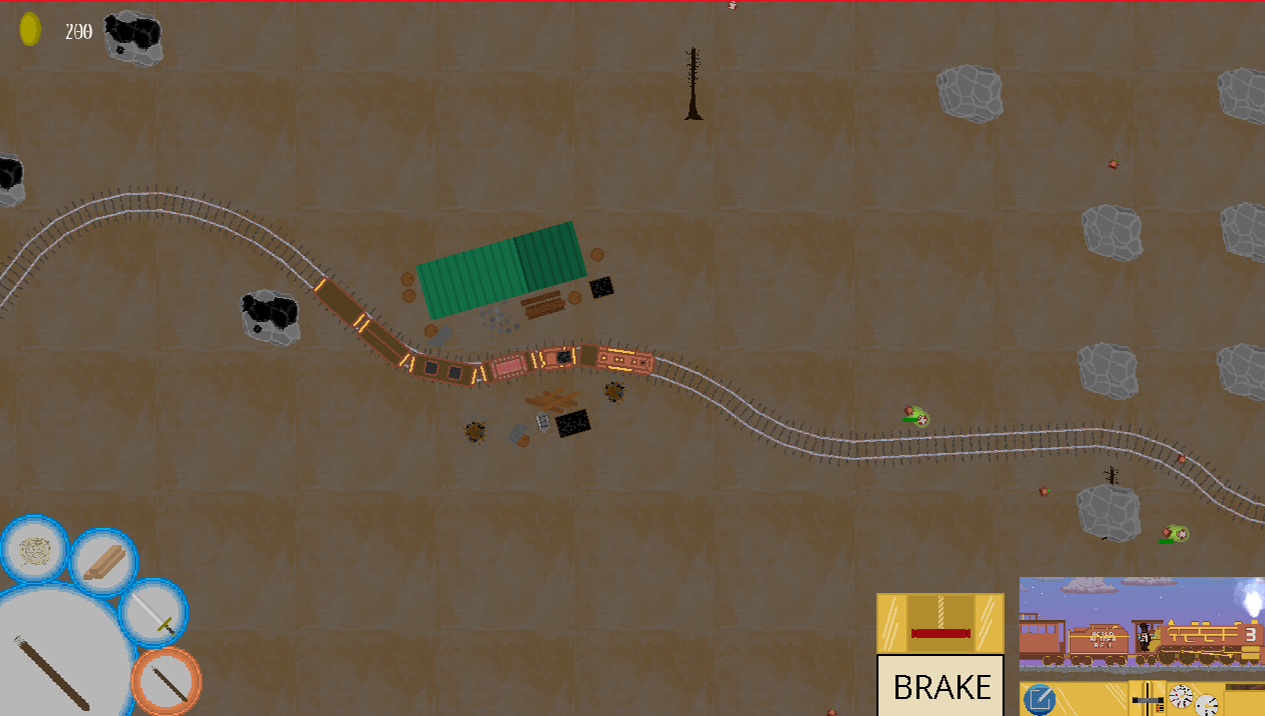Viewport: 1265px width, 716px height.
Task: Pull the red whistle handle
Action: pyautogui.click(x=940, y=632)
